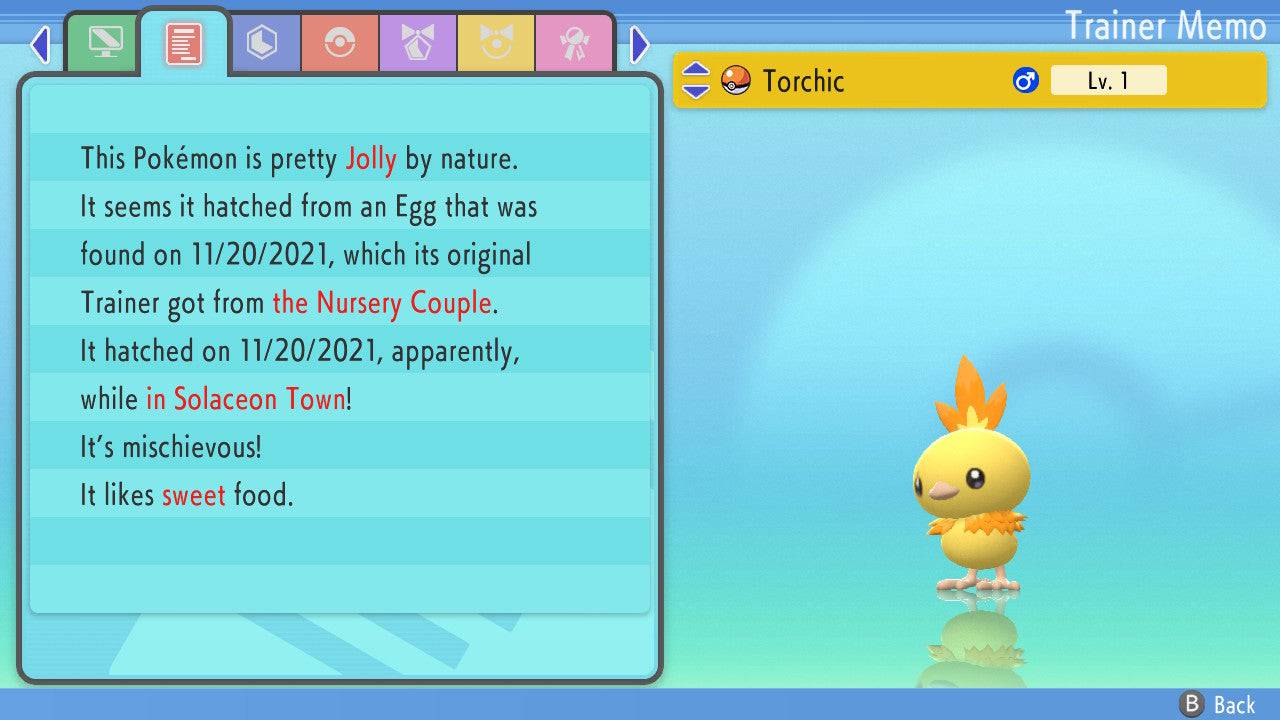Switch to the Poké Ball moves tab
Screen dimensions: 1280x720
(x=340, y=43)
